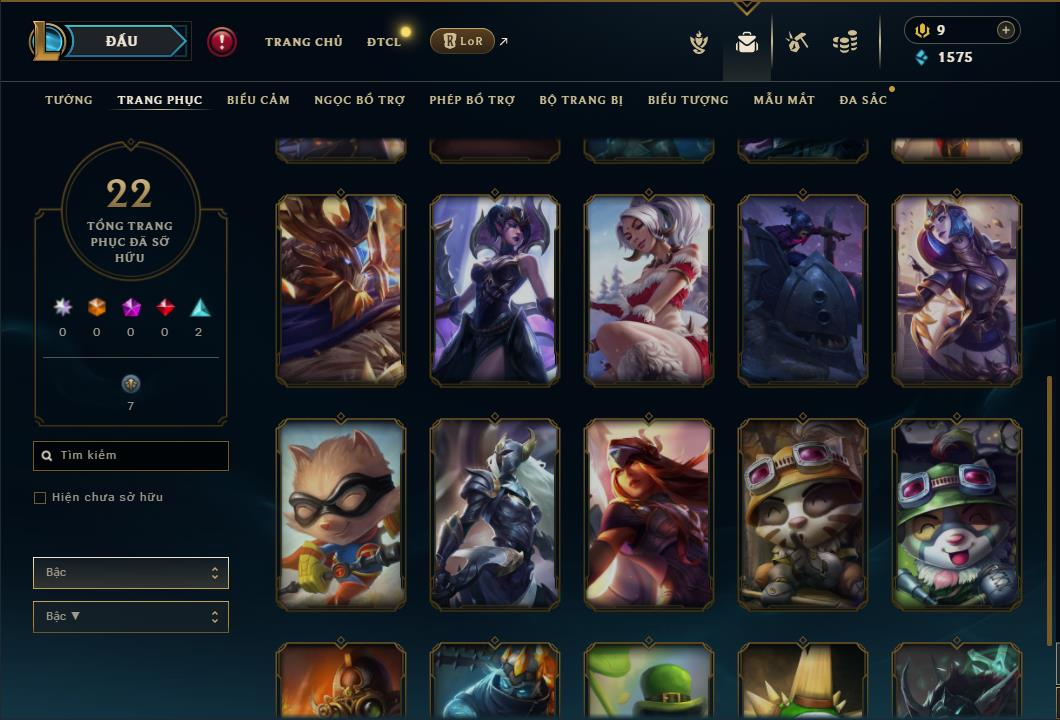Image resolution: width=1060 pixels, height=720 pixels.
Task: Add currency with the plus button
Action: [x=1005, y=30]
